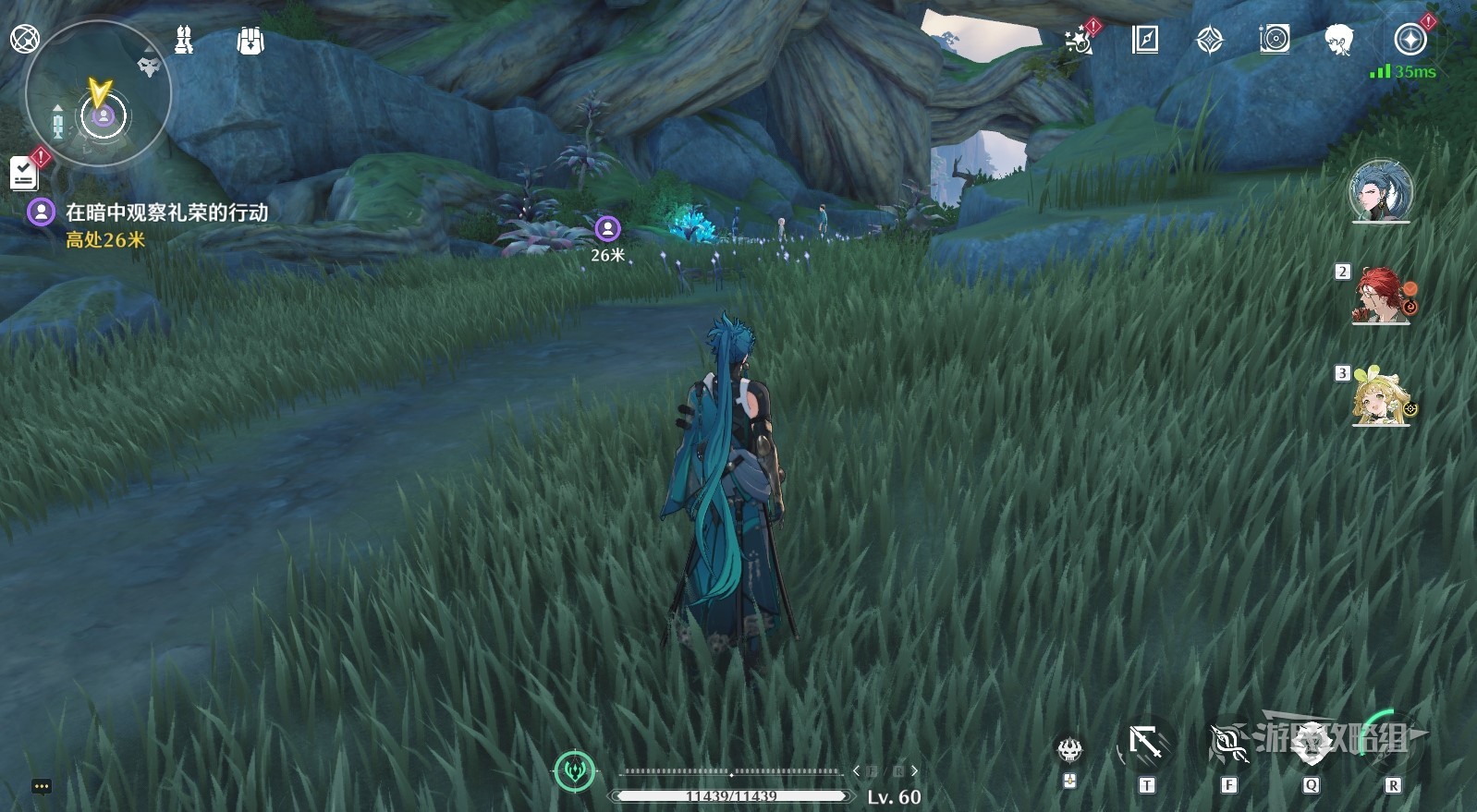Switch to the blonde party member

pos(1382,398)
